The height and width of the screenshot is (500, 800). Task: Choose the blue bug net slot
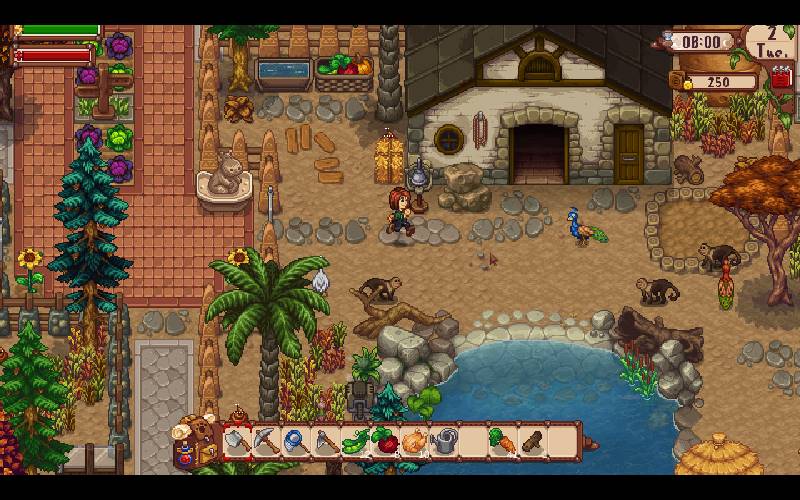pos(297,441)
